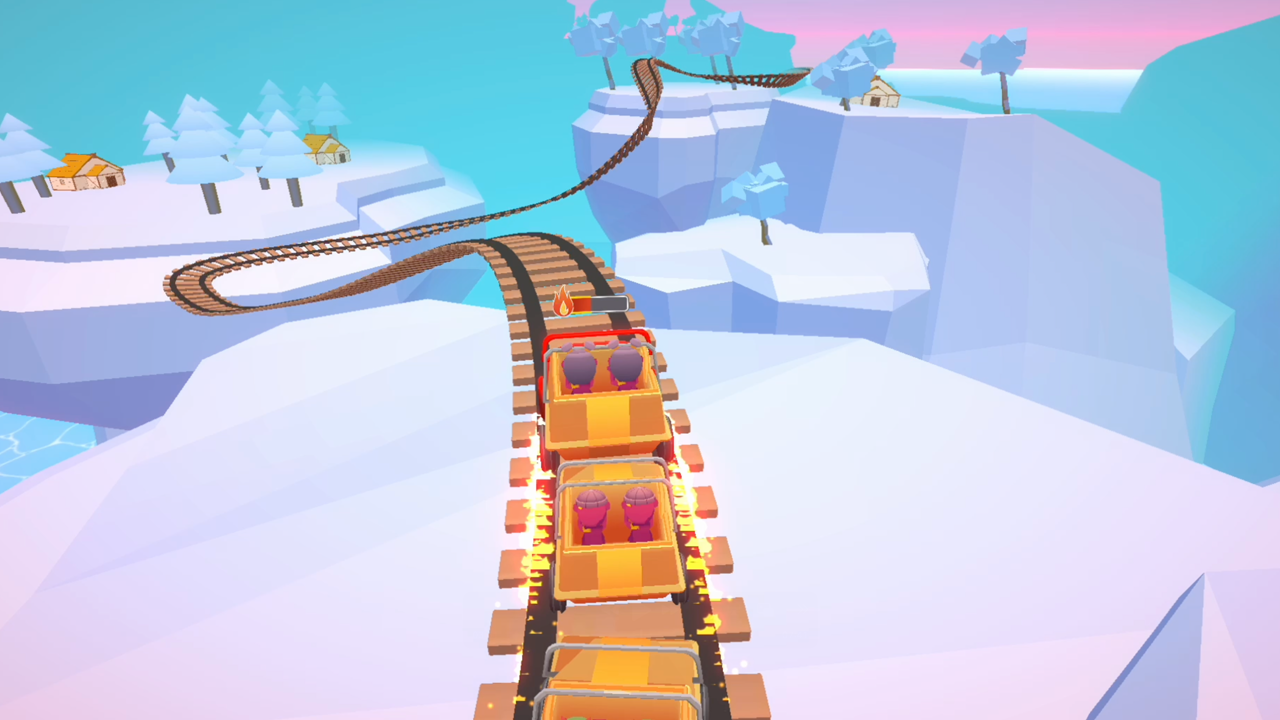Click the fuel progress bar above the cart
Screen dimensions: 1280x720
[x=600, y=302]
